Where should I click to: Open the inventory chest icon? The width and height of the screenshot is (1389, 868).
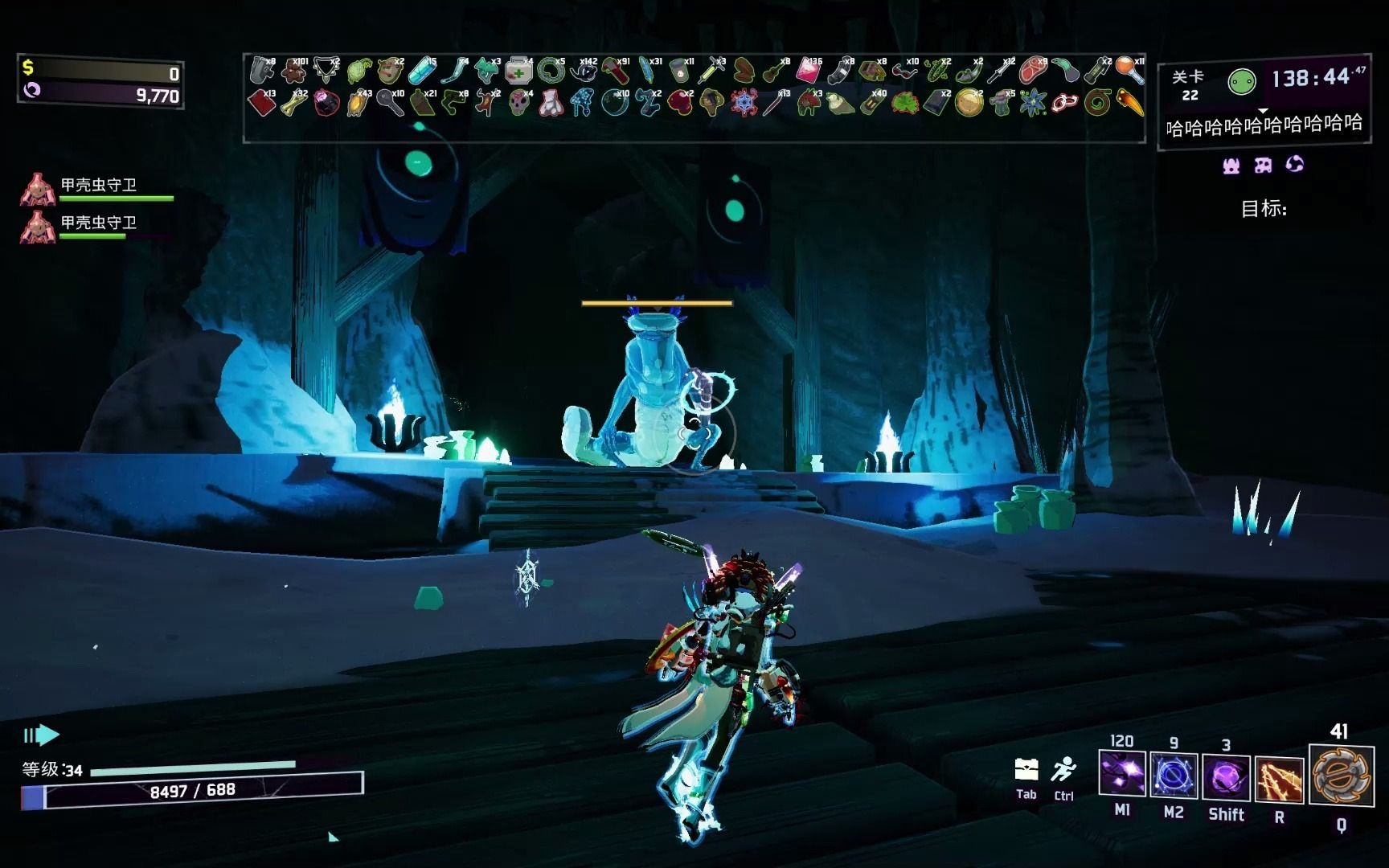pyautogui.click(x=1026, y=770)
